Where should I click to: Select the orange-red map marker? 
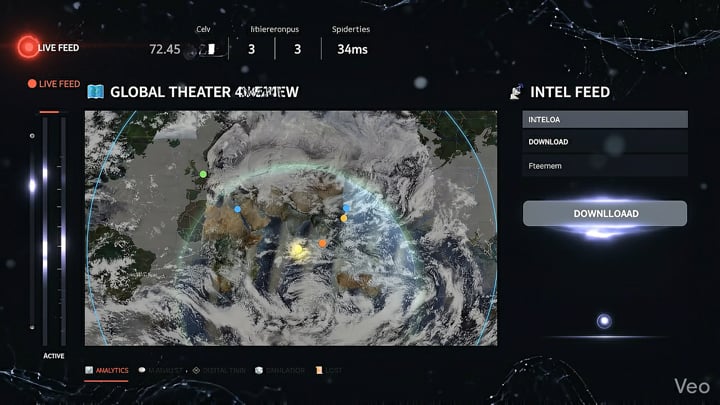point(323,243)
